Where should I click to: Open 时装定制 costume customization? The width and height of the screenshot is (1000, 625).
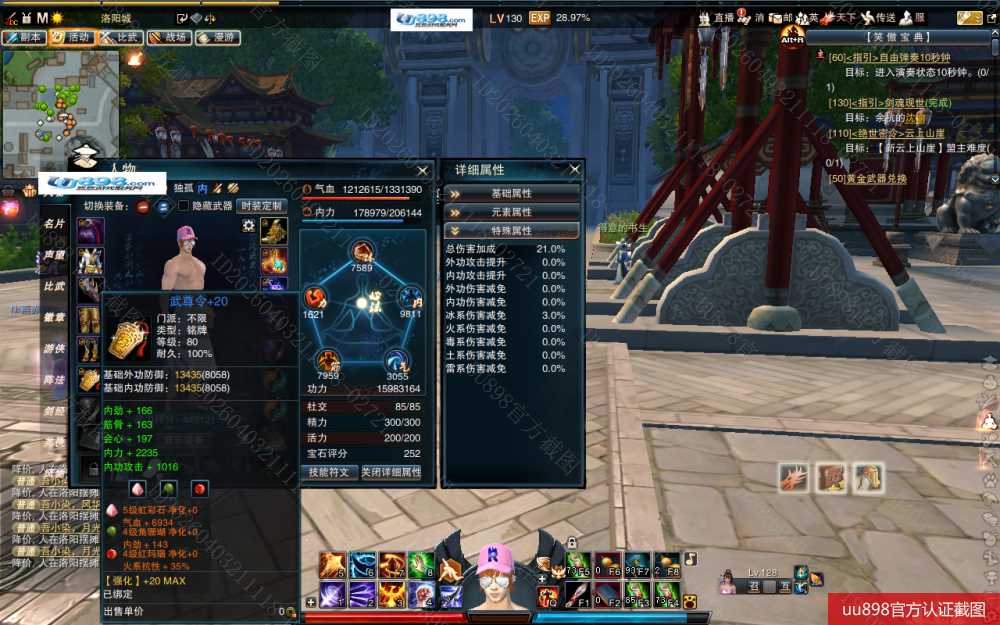(x=262, y=206)
